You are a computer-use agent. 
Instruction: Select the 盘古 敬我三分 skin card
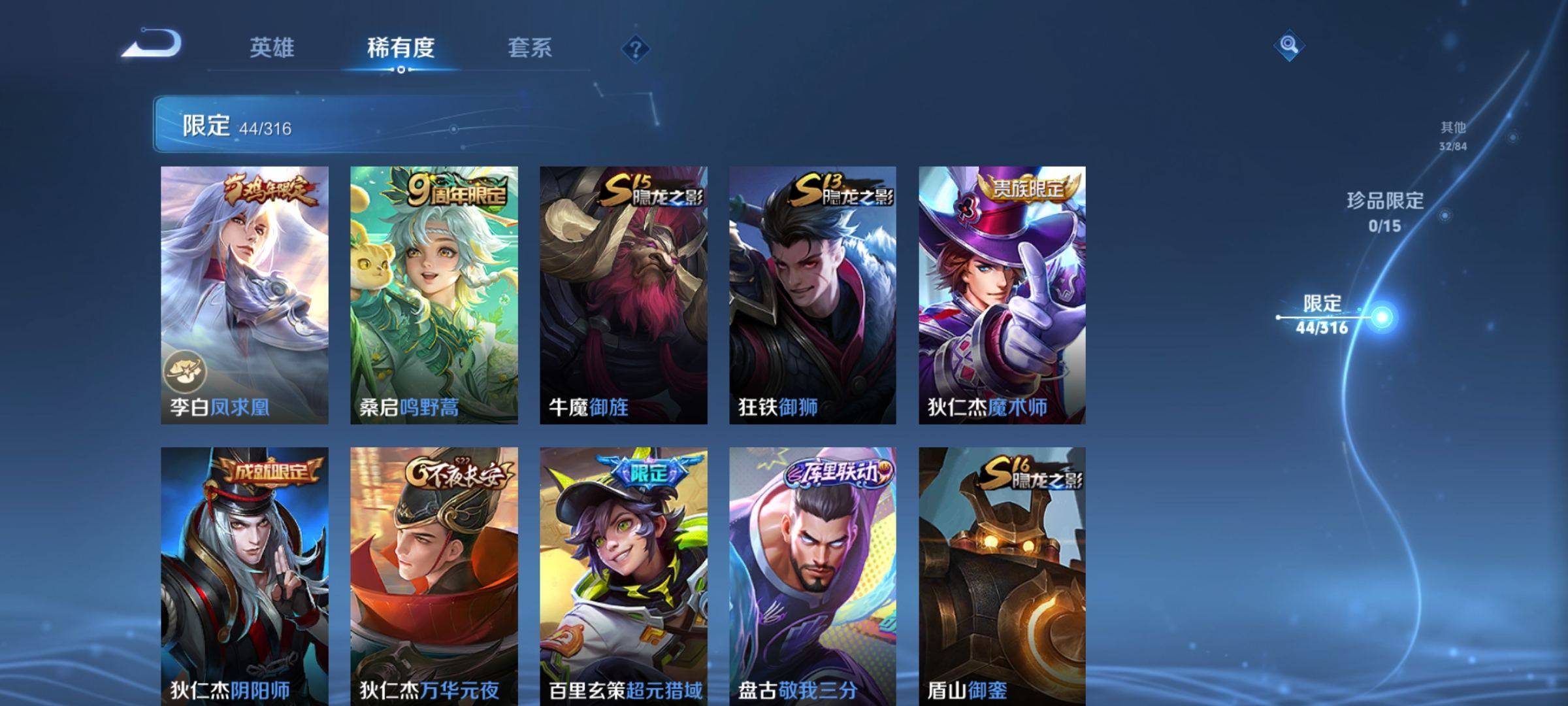813,575
